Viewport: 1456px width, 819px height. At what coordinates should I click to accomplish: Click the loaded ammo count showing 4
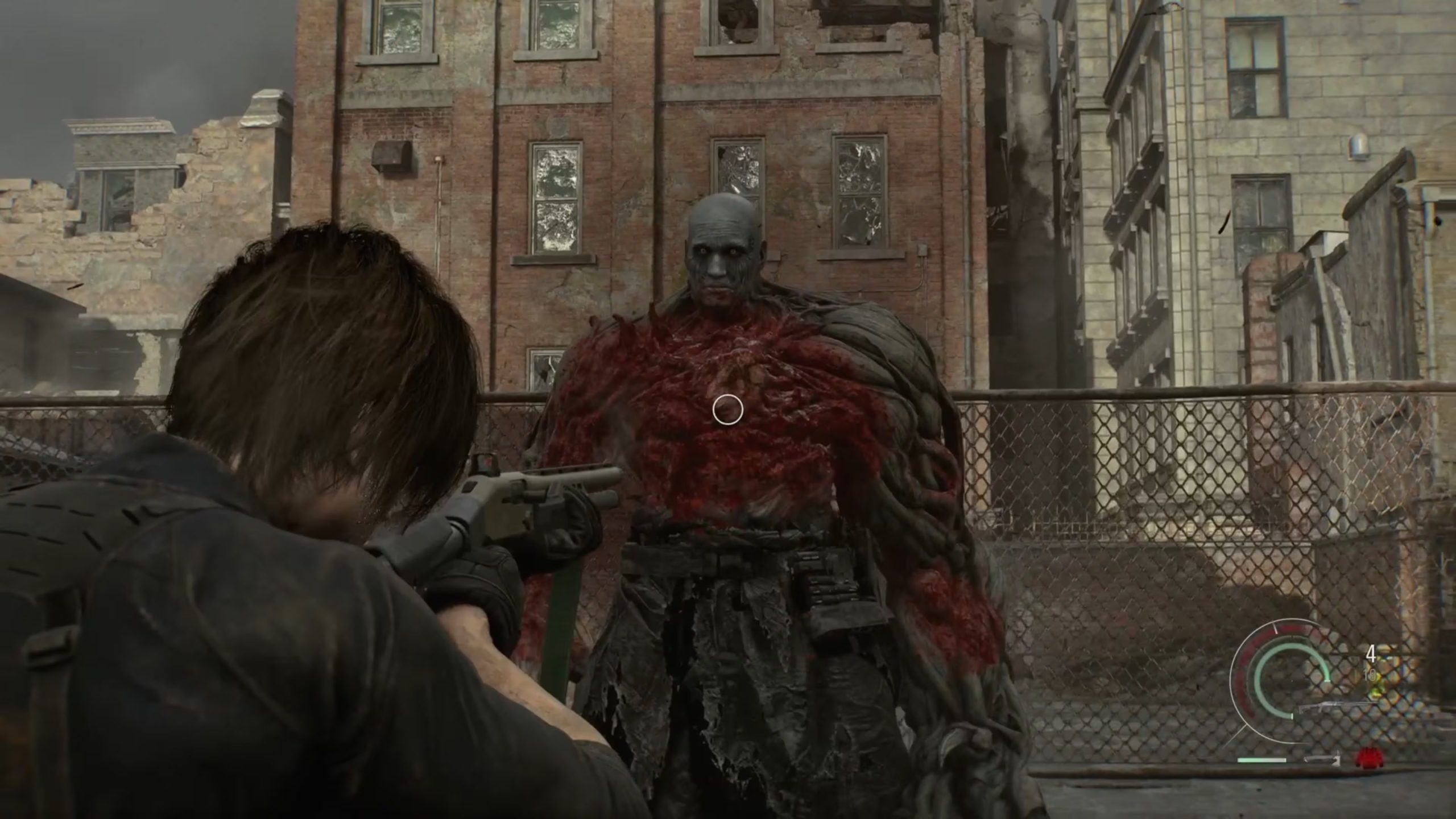tap(1372, 654)
